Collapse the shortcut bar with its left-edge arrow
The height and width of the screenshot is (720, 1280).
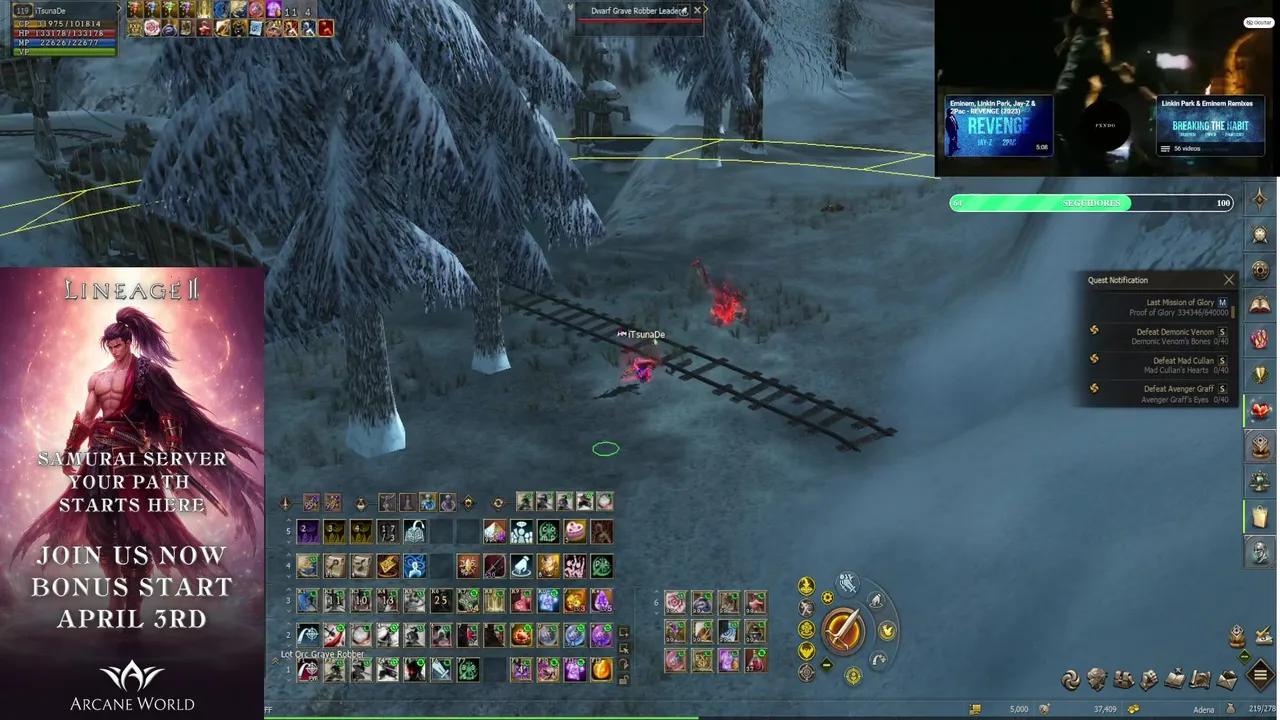(x=274, y=659)
